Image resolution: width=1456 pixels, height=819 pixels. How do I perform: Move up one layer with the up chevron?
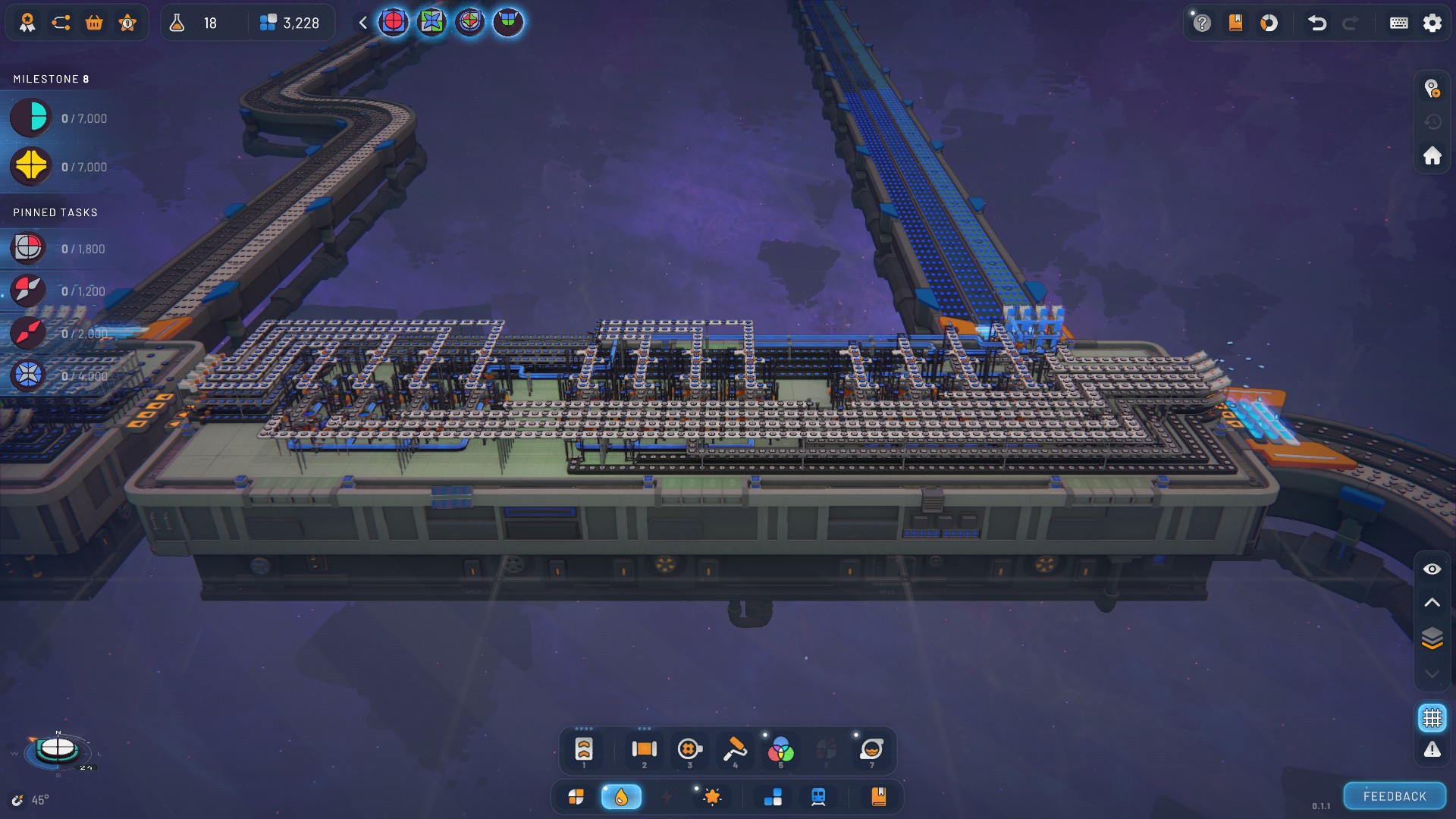1432,603
